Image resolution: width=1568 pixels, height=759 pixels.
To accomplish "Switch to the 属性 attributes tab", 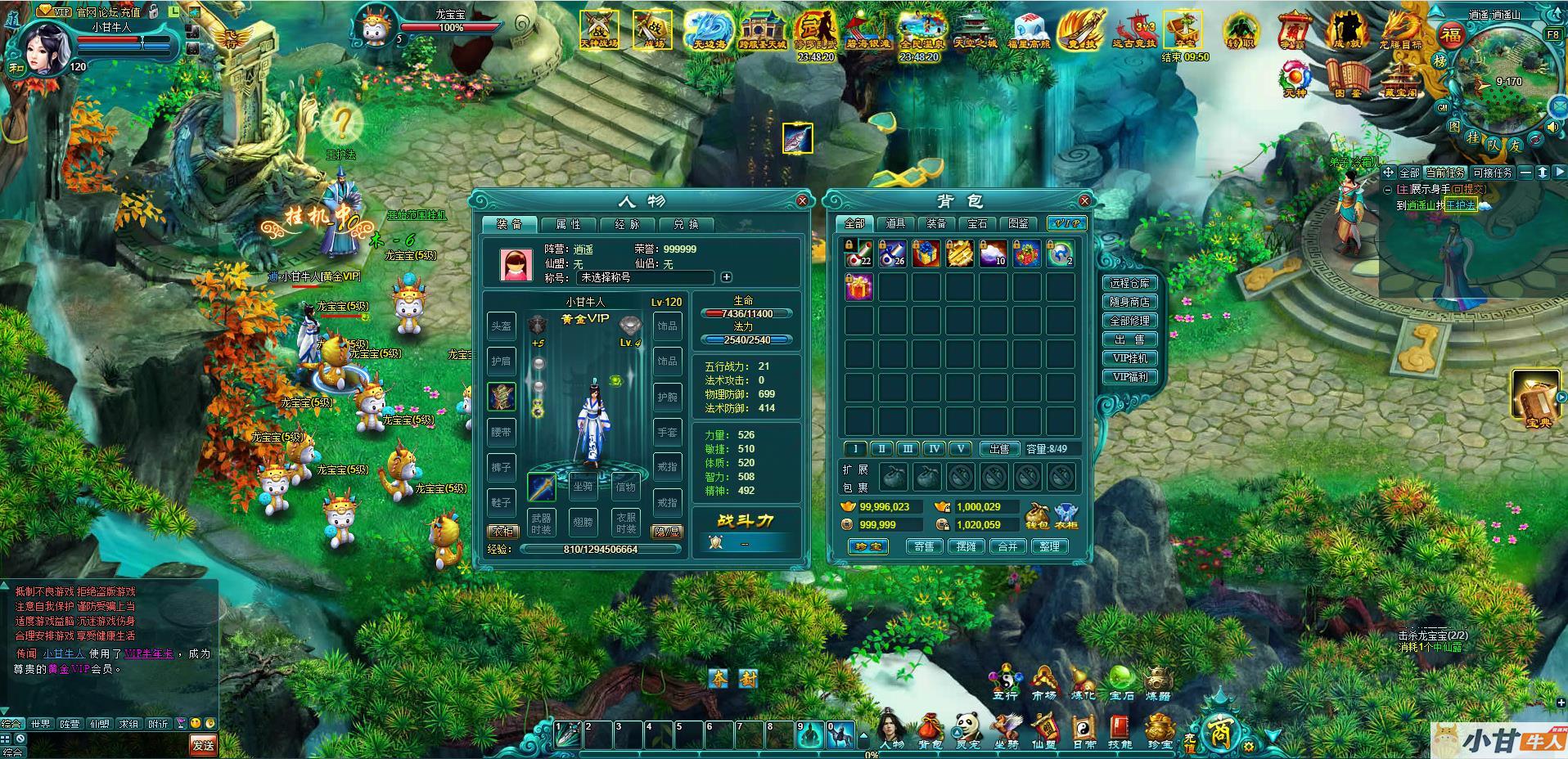I will click(x=568, y=224).
